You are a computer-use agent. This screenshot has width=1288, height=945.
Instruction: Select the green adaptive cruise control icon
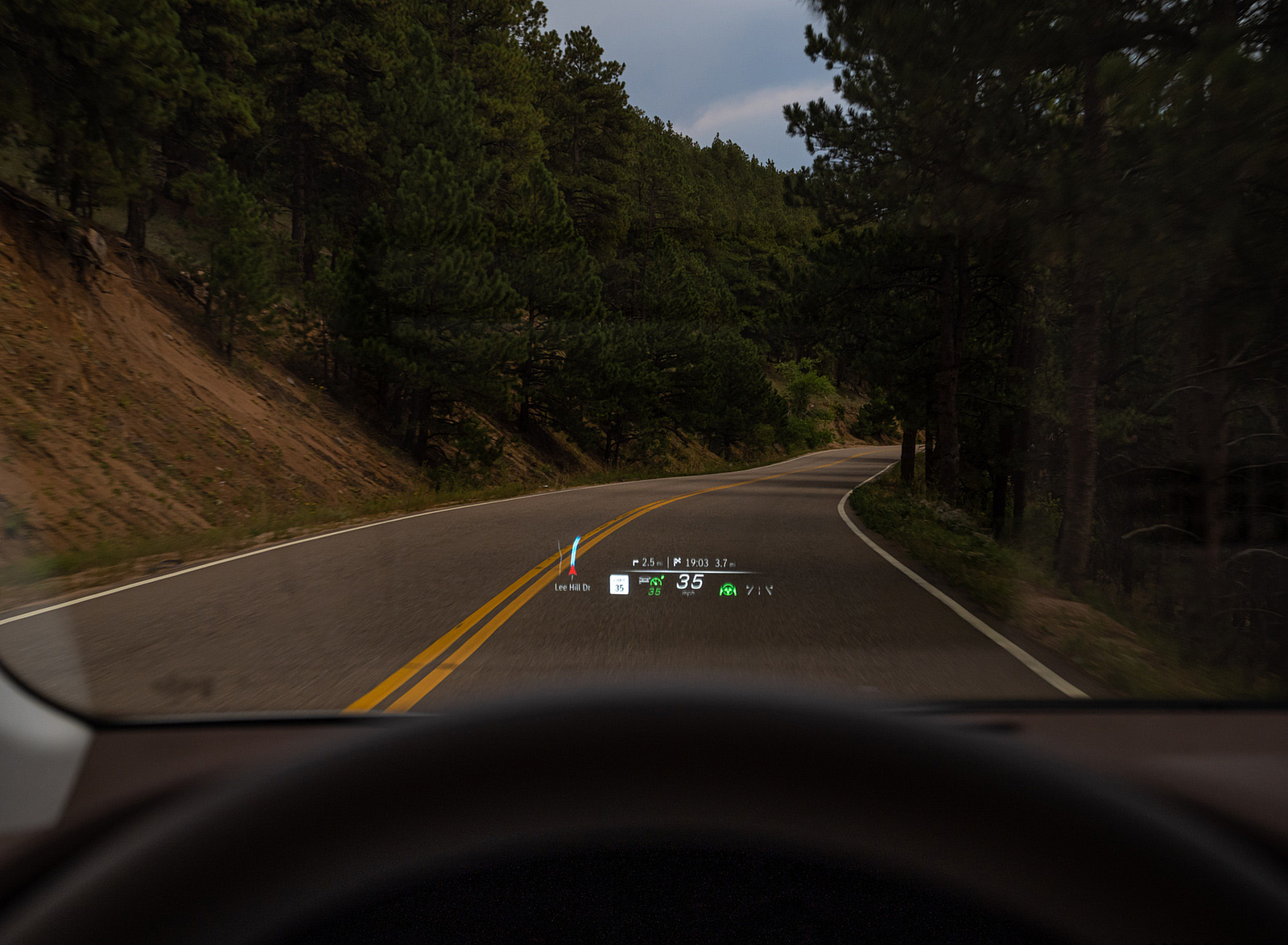click(654, 581)
